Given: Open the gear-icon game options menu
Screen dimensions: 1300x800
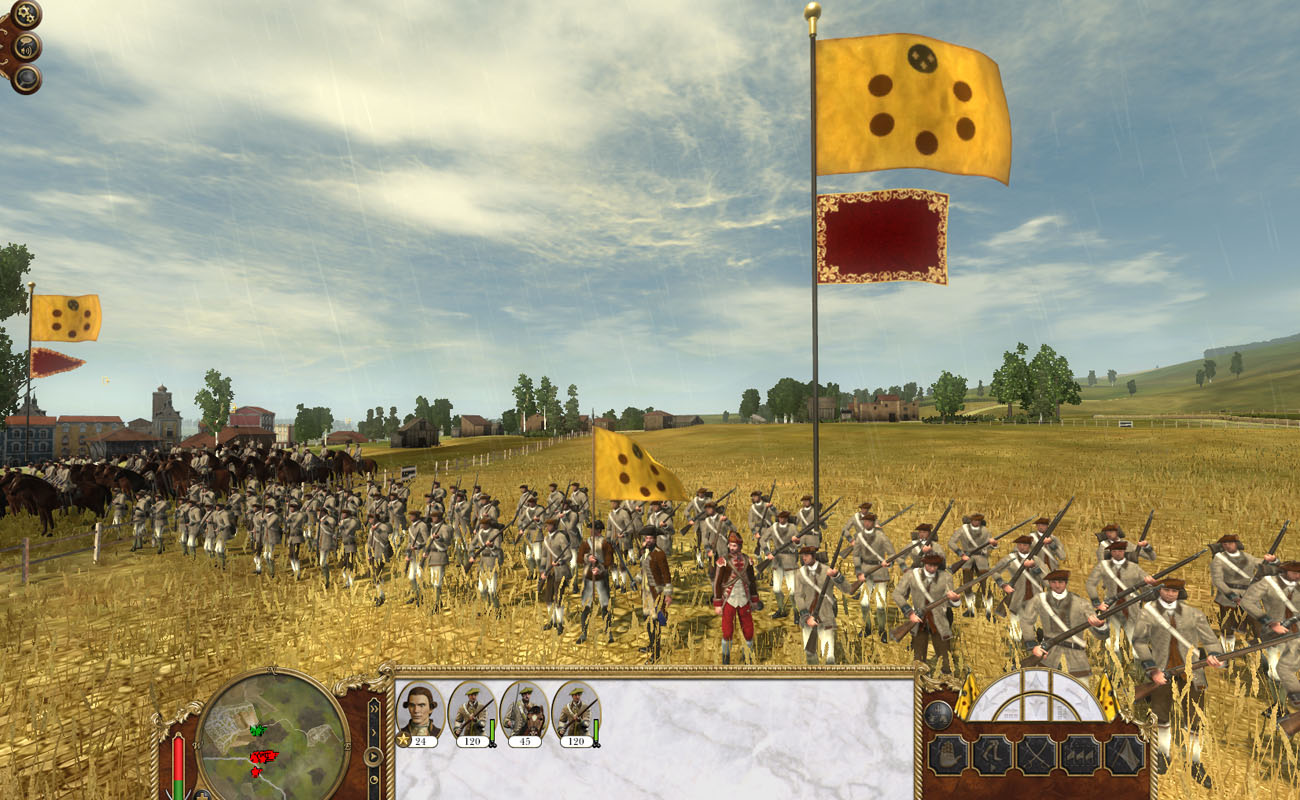Looking at the screenshot, I should (x=26, y=14).
